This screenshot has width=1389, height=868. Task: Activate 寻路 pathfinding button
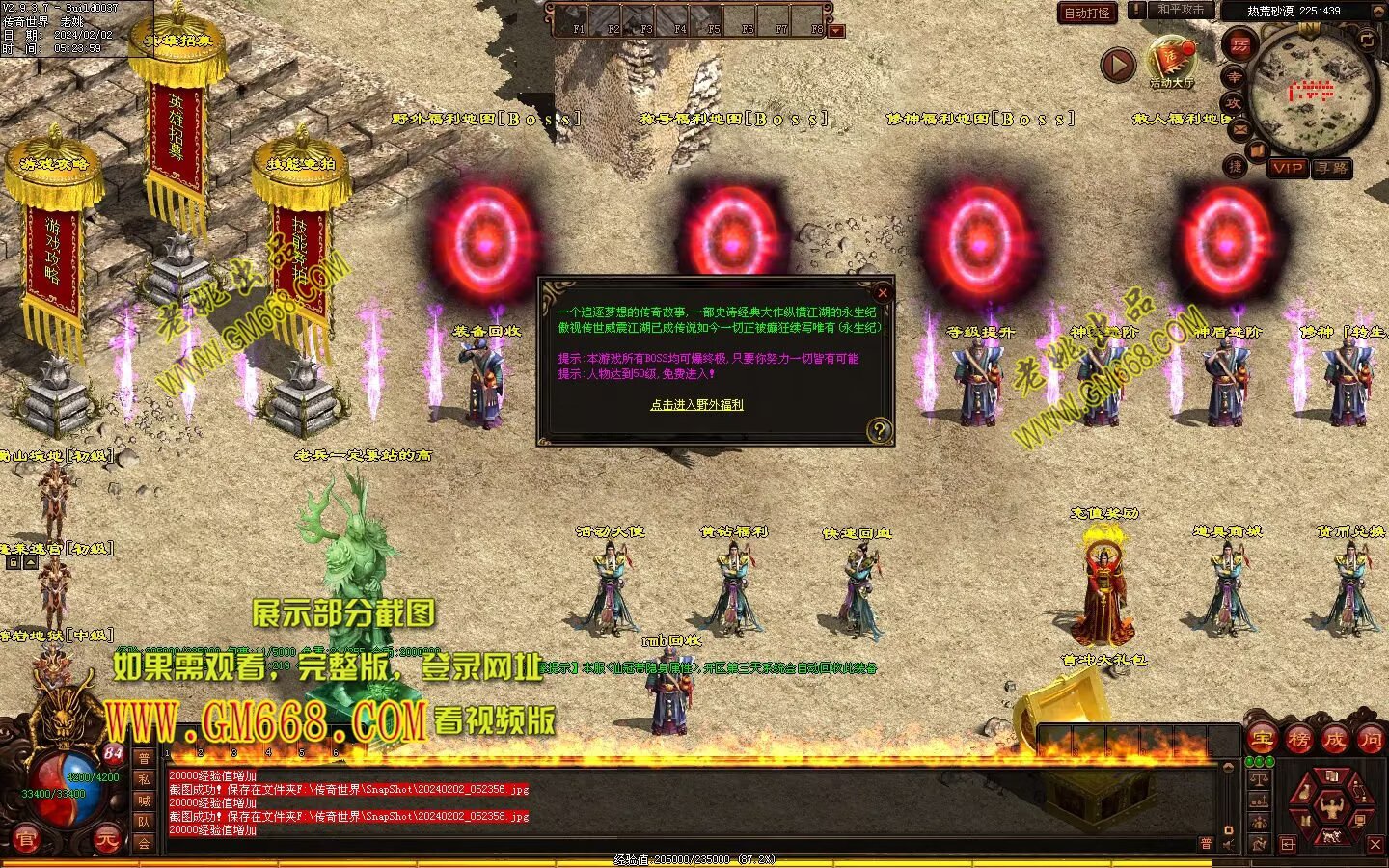click(x=1332, y=168)
